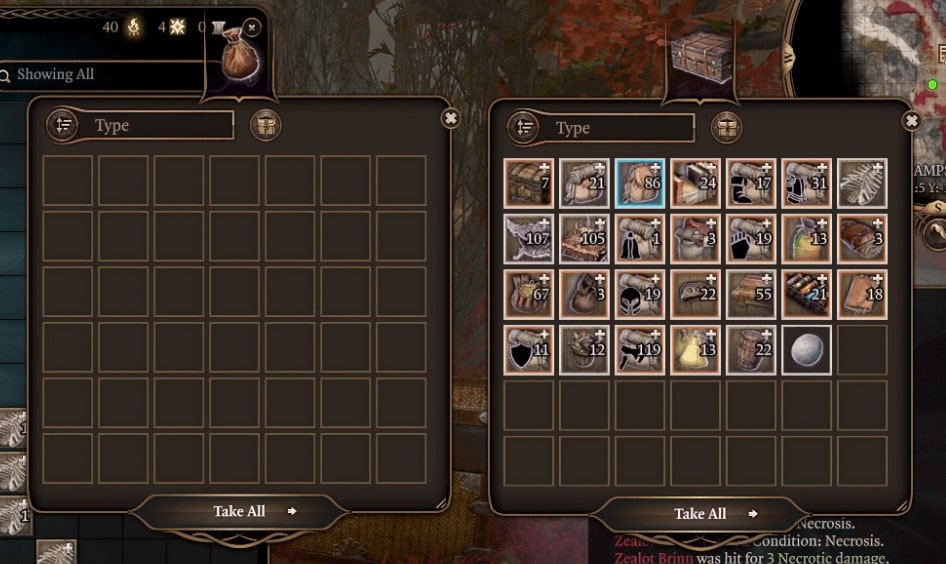This screenshot has width=946, height=564.
Task: Close the chest container window
Action: pos(911,121)
